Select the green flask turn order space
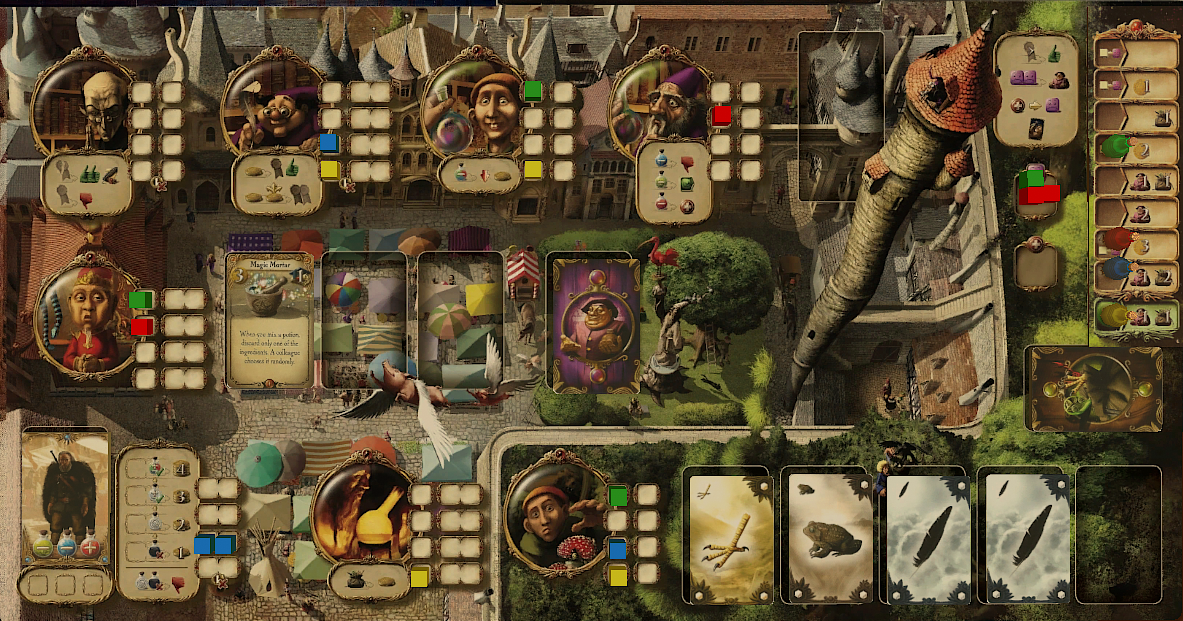Viewport: 1183px width, 621px height. [x=1137, y=149]
